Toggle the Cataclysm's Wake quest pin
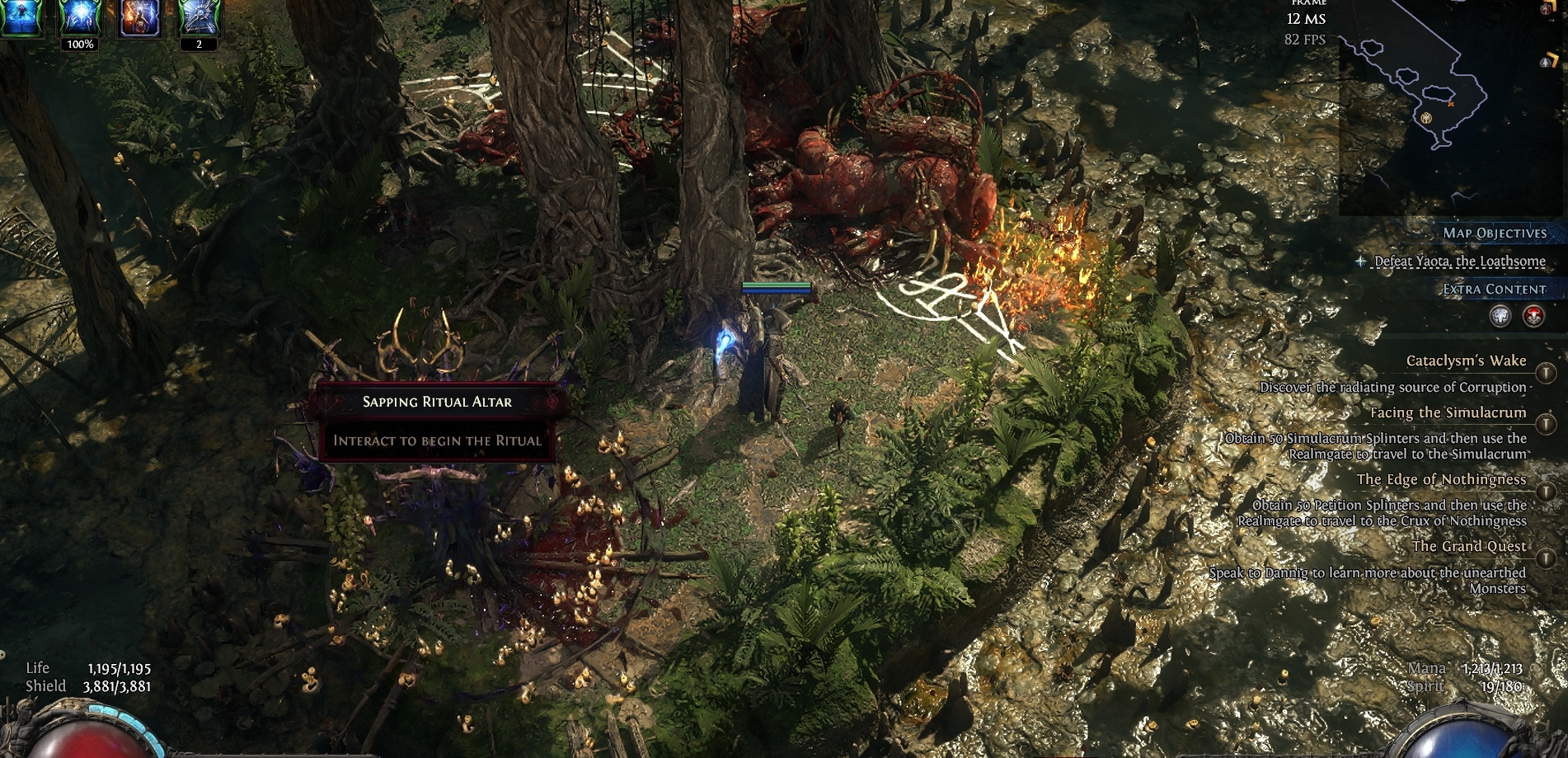This screenshot has width=1568, height=758. (x=1546, y=373)
